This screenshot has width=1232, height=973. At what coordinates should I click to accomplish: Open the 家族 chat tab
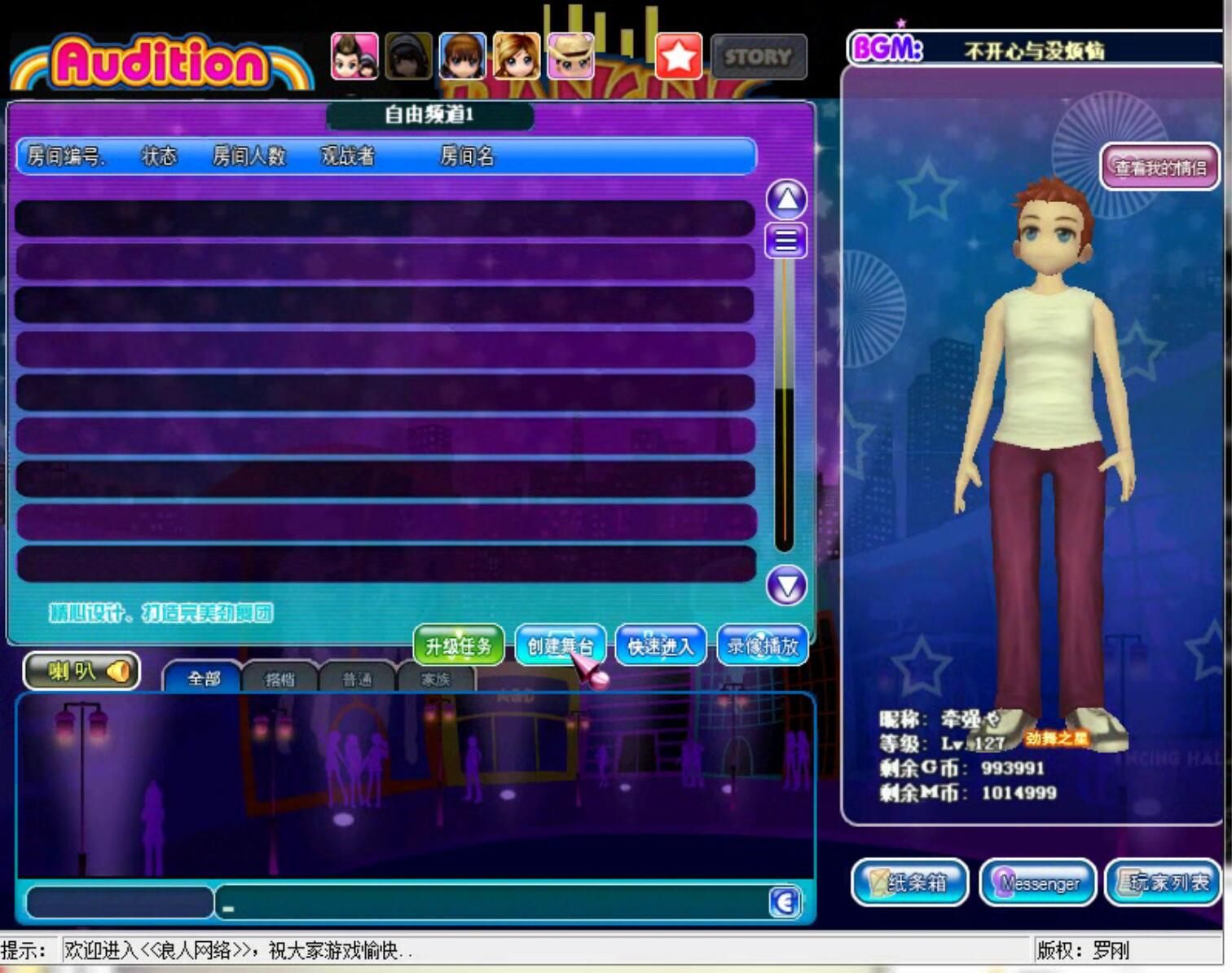[435, 679]
